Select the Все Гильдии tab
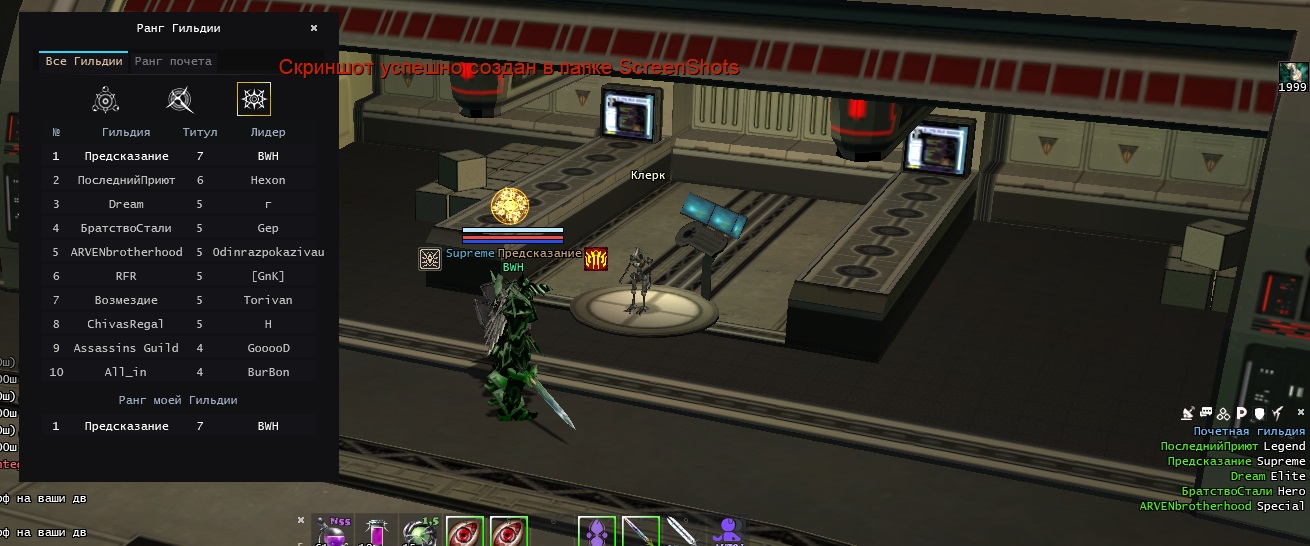 [84, 61]
